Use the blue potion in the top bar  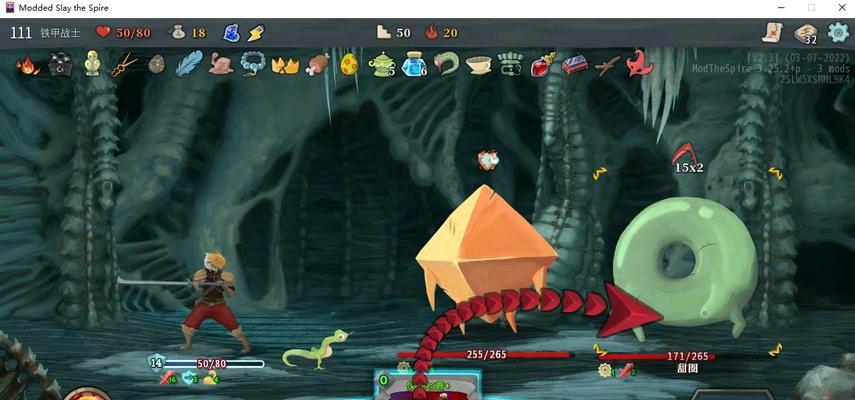pyautogui.click(x=231, y=33)
